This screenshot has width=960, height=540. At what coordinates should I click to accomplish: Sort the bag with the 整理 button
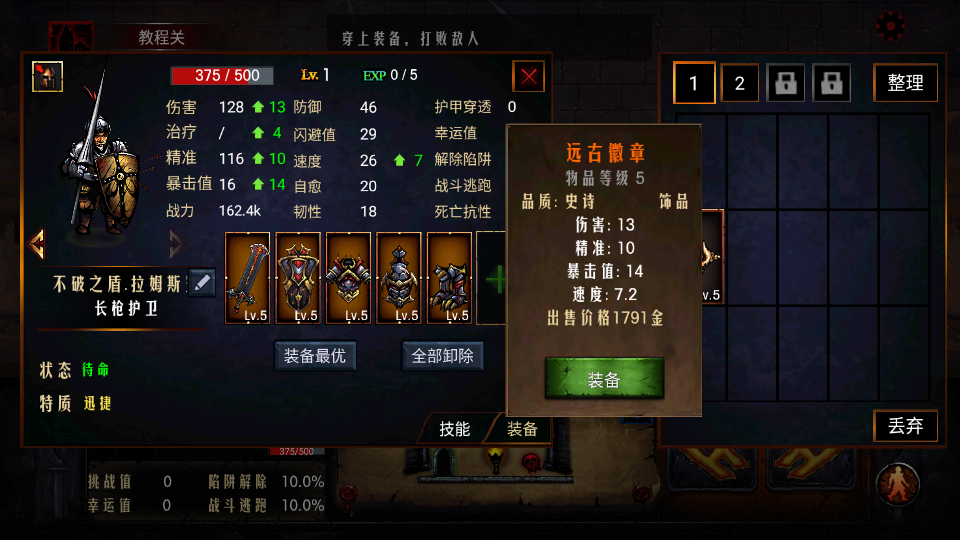(x=905, y=83)
